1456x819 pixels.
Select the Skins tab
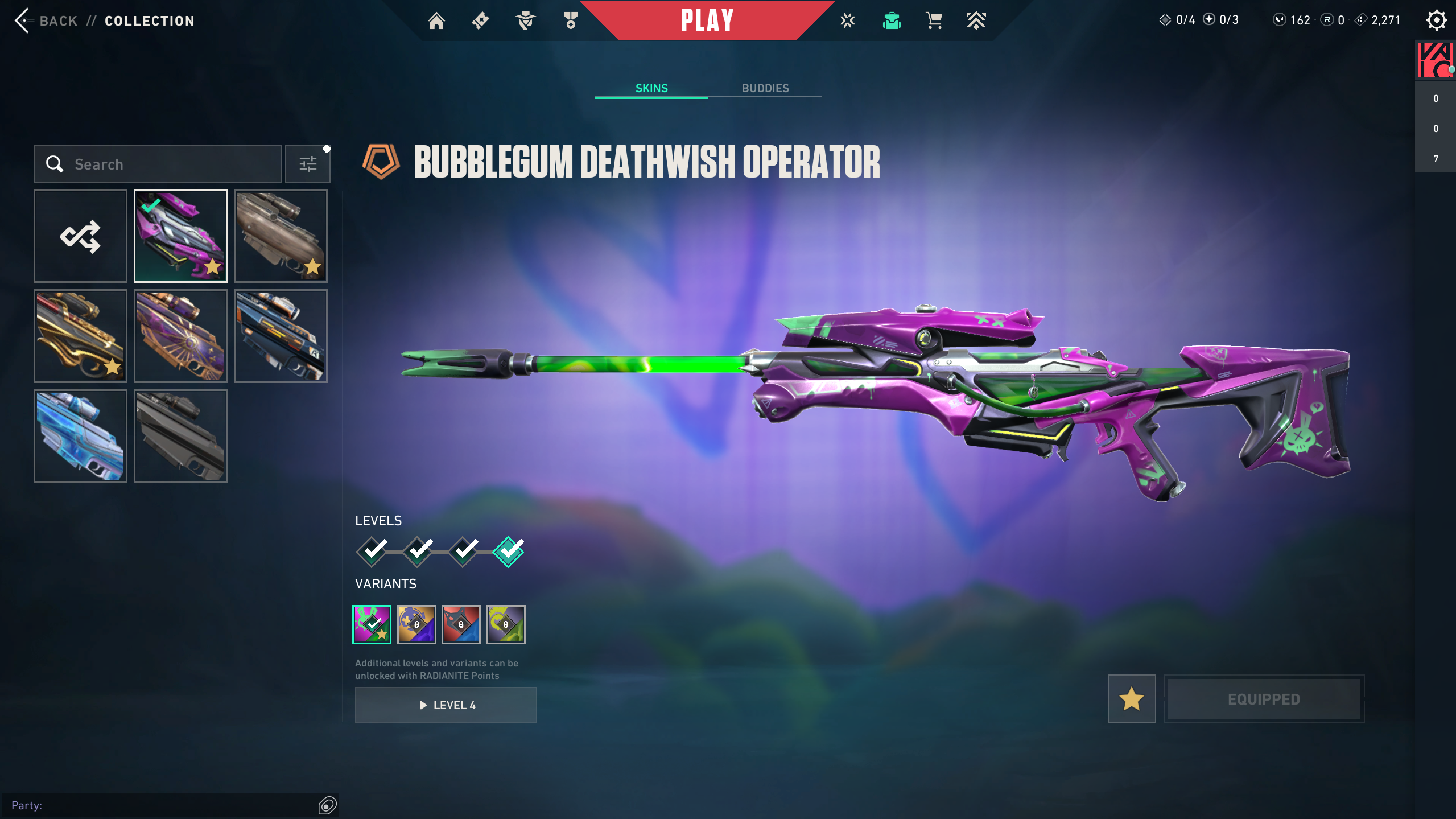point(651,88)
